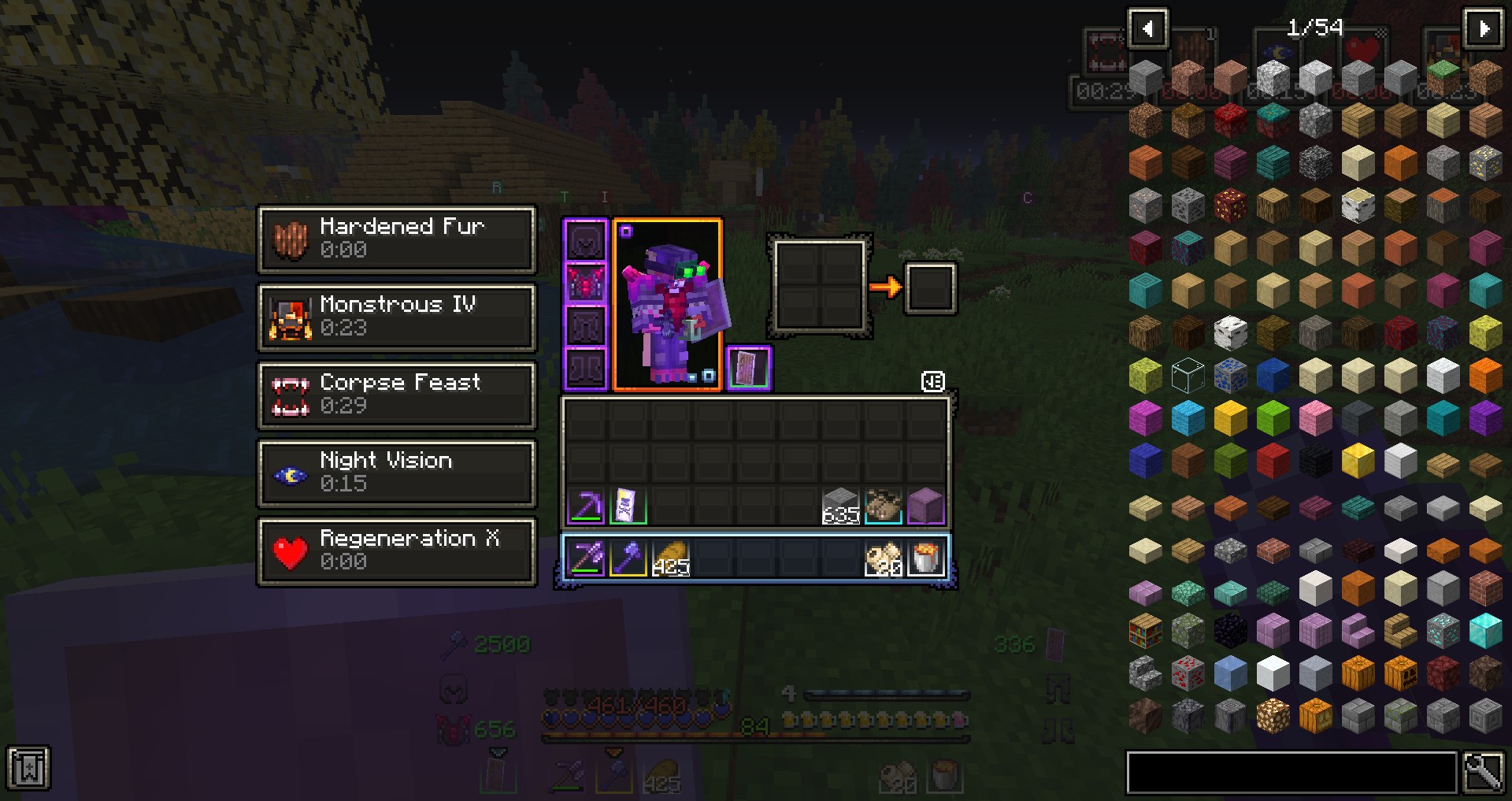Screen dimensions: 1512x801
Task: Pick up the stack of 20 bones
Action: (x=883, y=558)
